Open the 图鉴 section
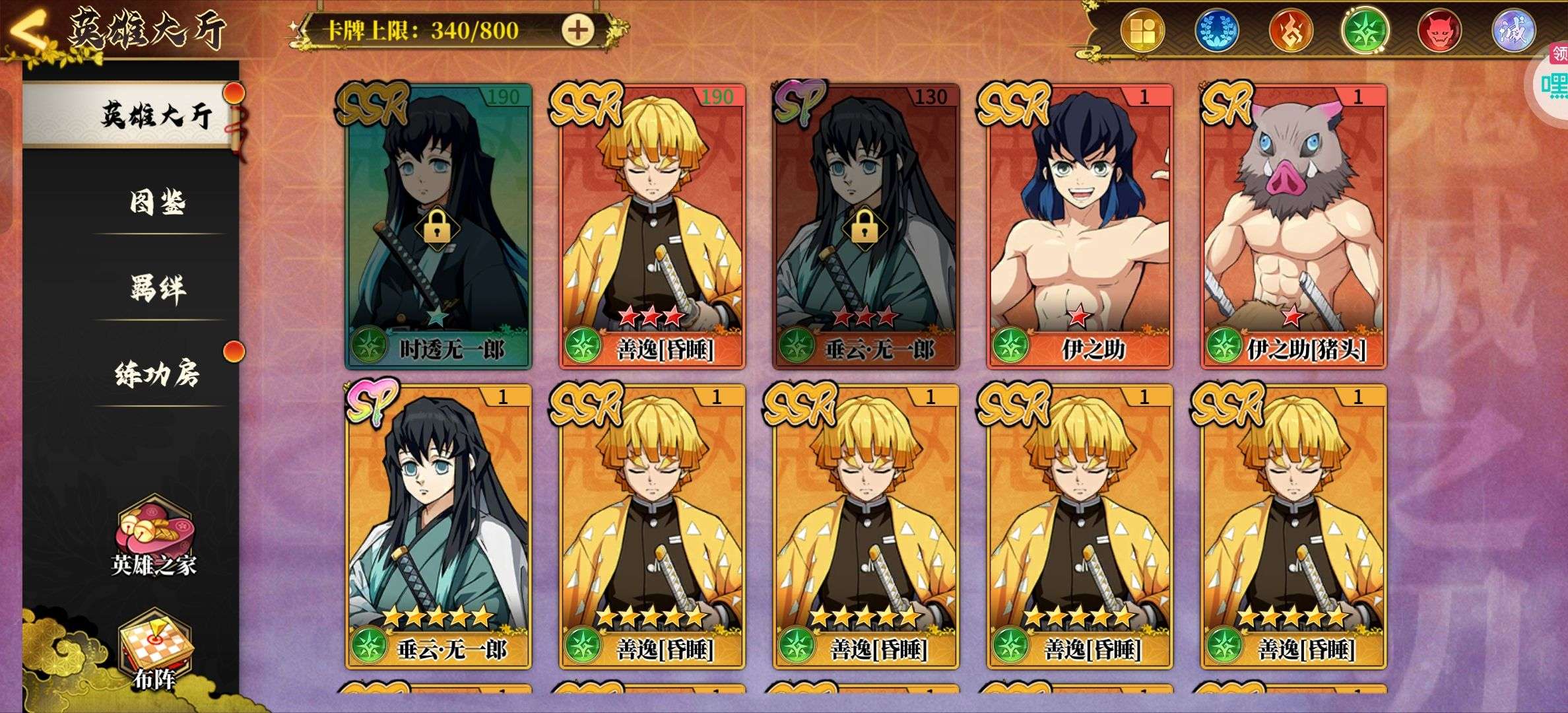The width and height of the screenshot is (1568, 713). (157, 202)
